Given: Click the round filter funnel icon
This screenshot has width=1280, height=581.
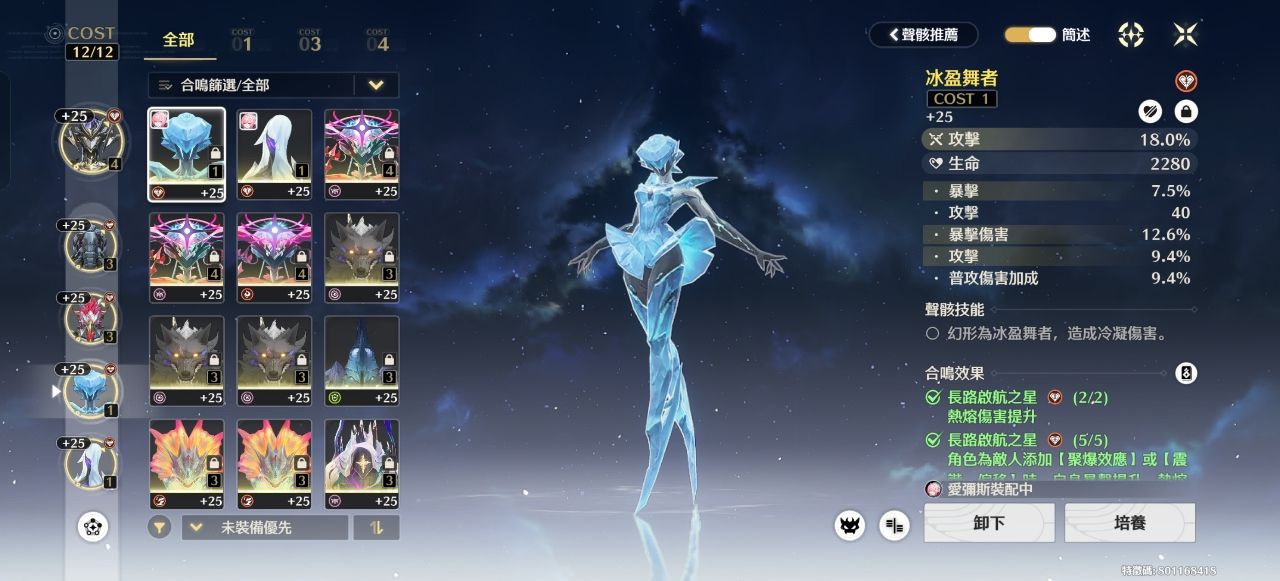Looking at the screenshot, I should coord(159,527).
